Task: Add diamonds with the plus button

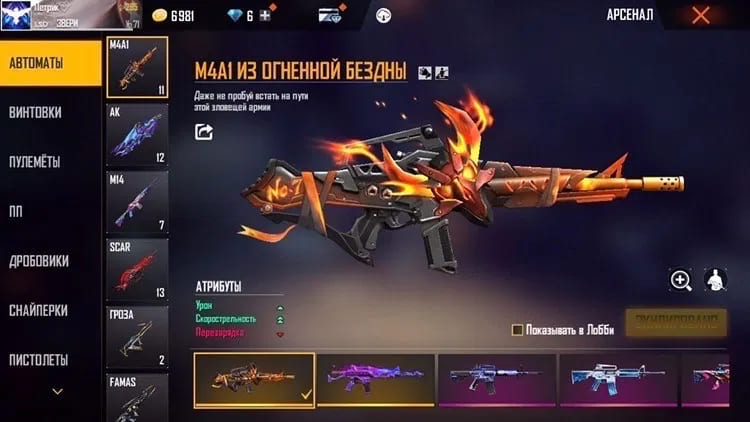Action: point(264,16)
